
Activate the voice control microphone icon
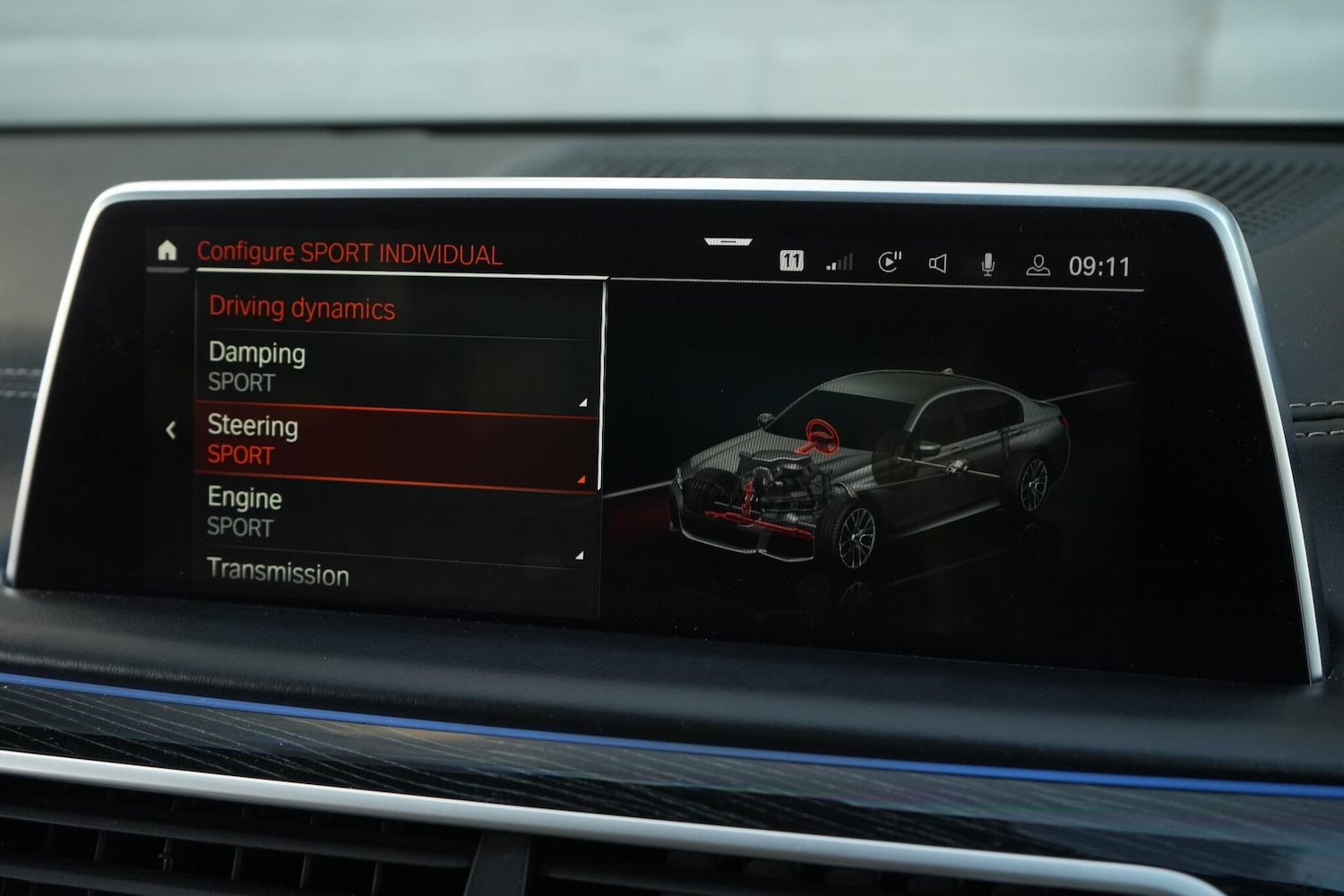[x=988, y=263]
